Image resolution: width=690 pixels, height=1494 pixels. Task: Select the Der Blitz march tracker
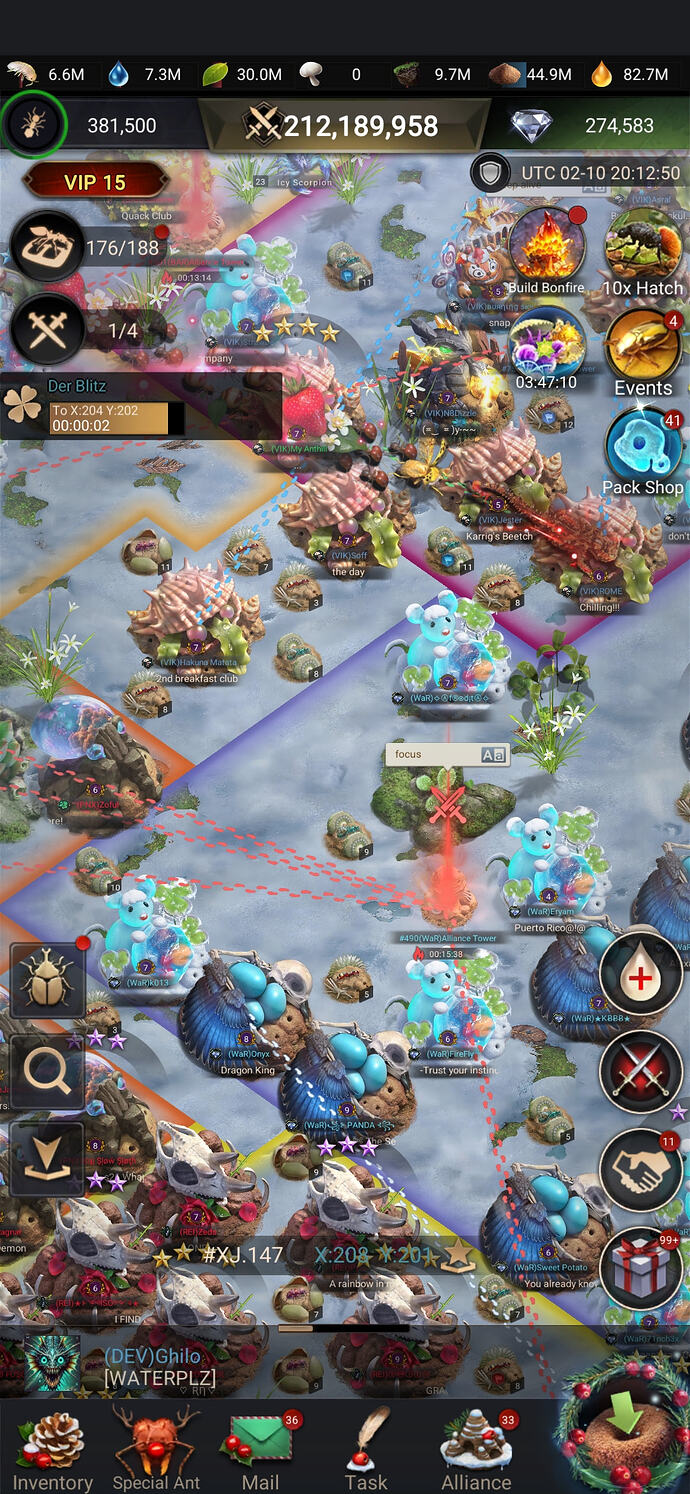[140, 405]
